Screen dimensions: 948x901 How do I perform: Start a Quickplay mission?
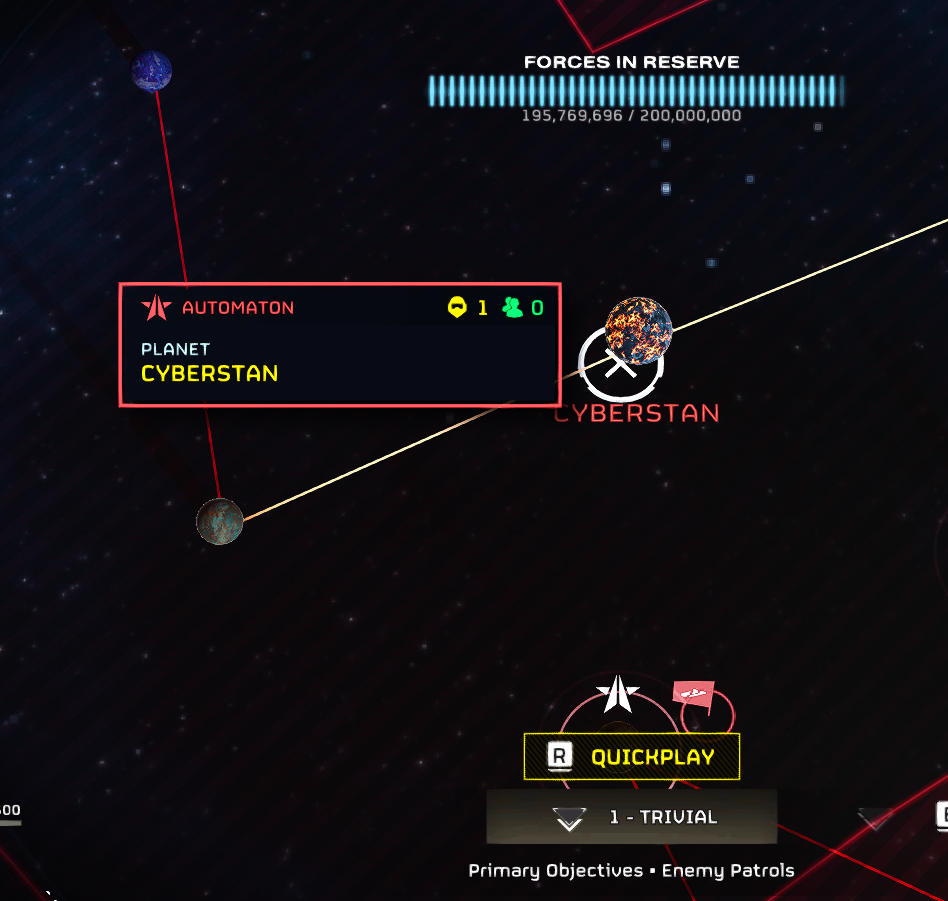632,756
